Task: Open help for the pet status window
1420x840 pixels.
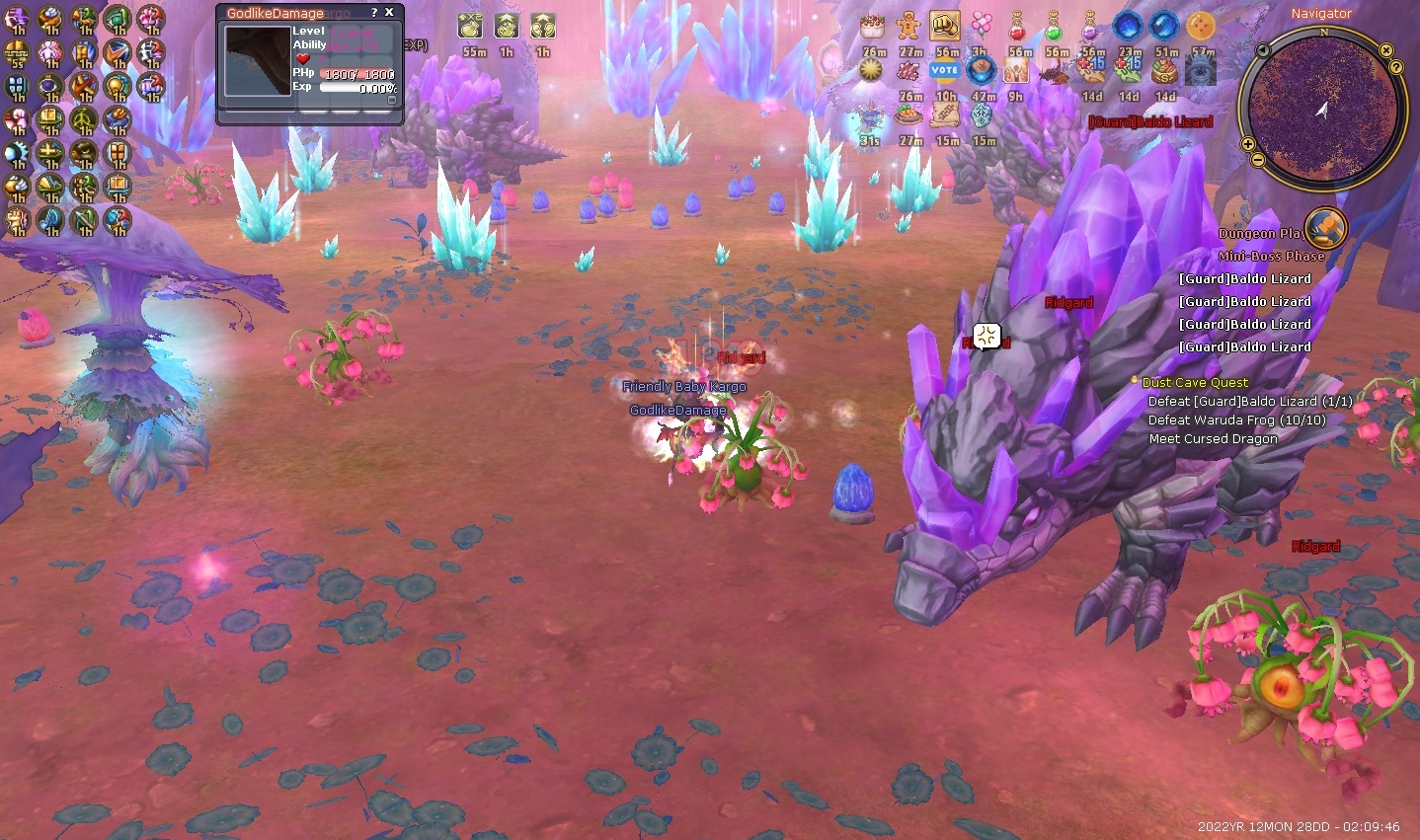Action: [373, 13]
